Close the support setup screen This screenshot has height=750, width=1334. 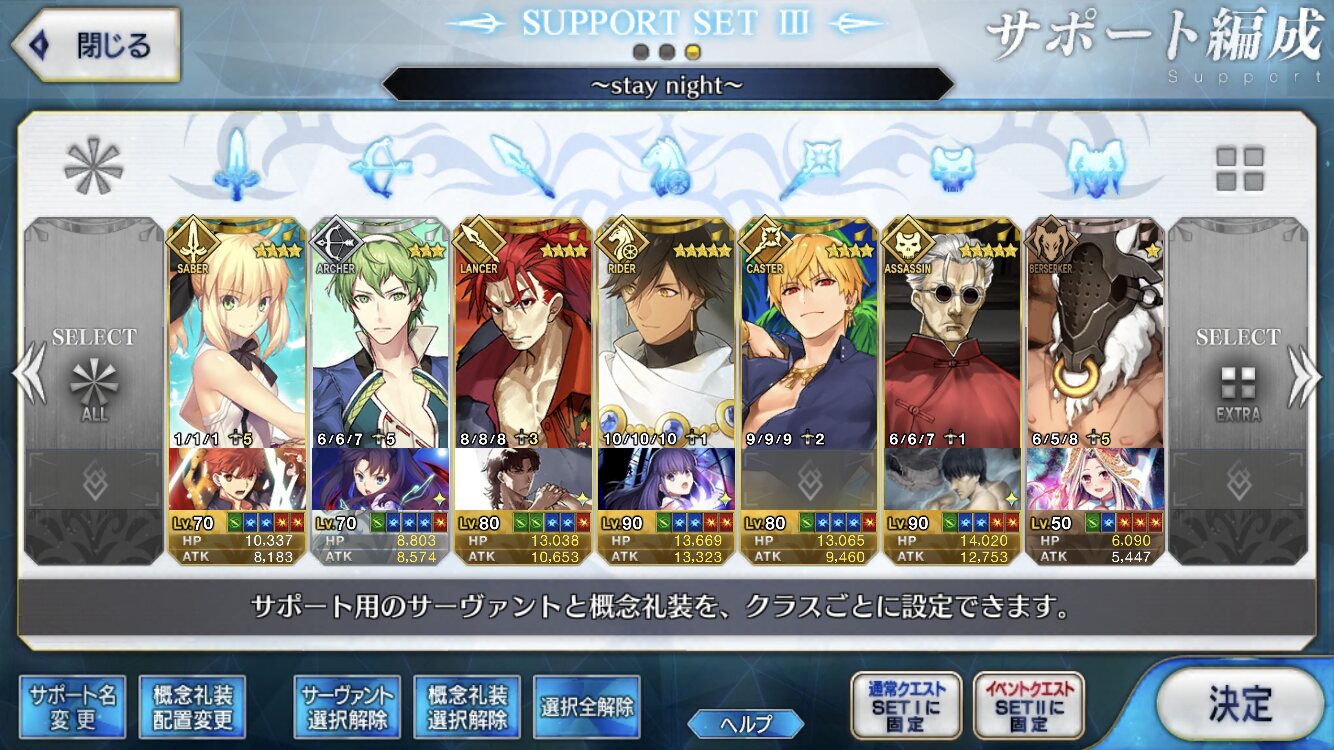tap(95, 45)
